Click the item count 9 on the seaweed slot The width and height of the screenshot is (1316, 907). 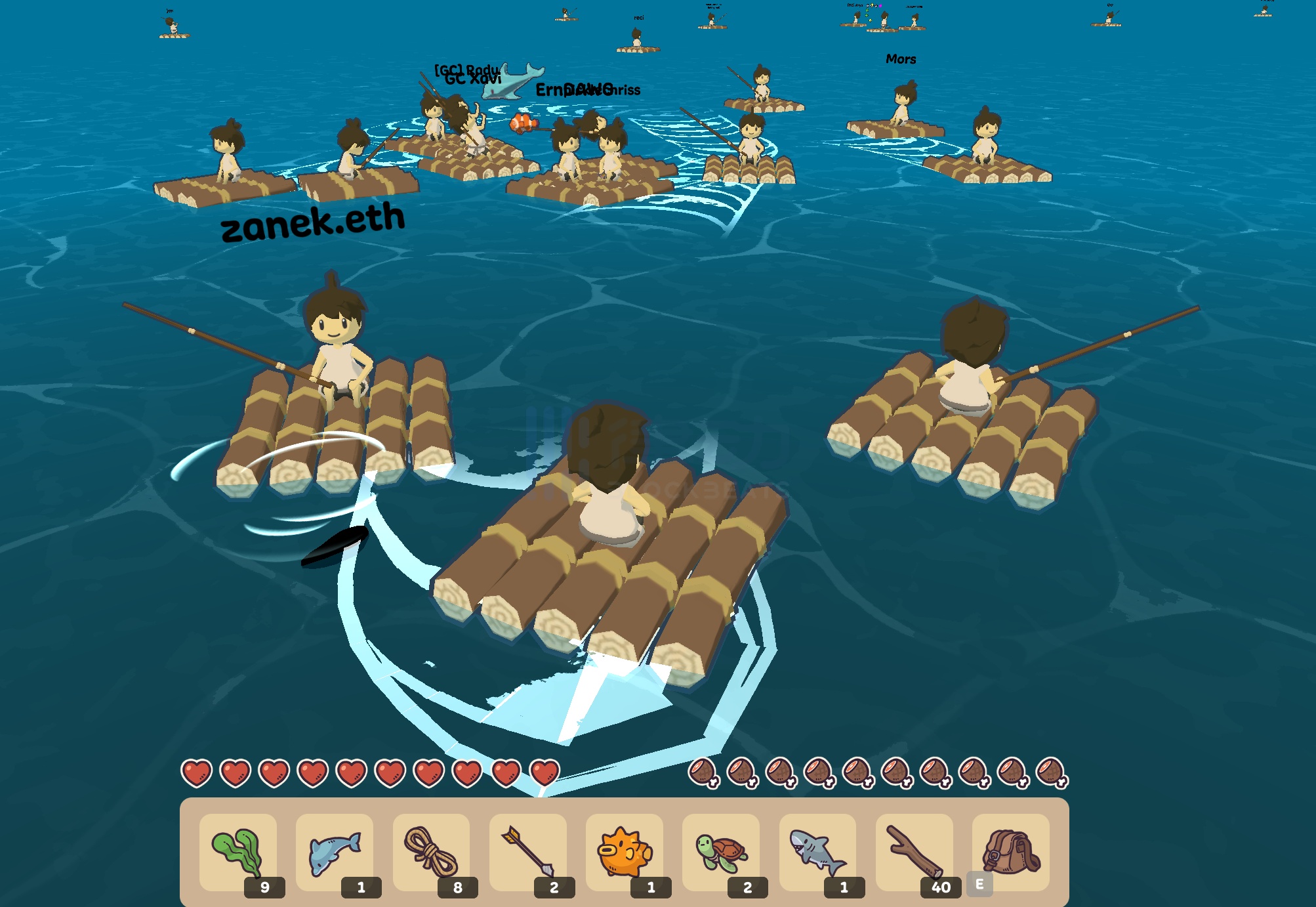click(x=264, y=886)
